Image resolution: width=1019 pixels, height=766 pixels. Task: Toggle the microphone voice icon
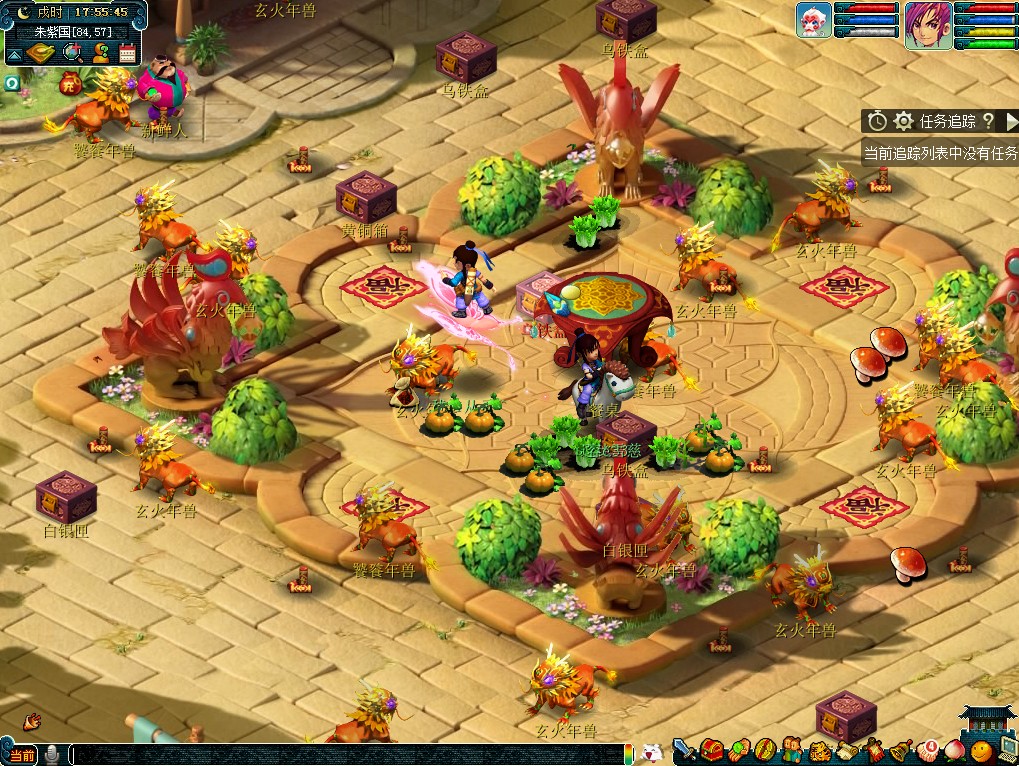click(52, 755)
